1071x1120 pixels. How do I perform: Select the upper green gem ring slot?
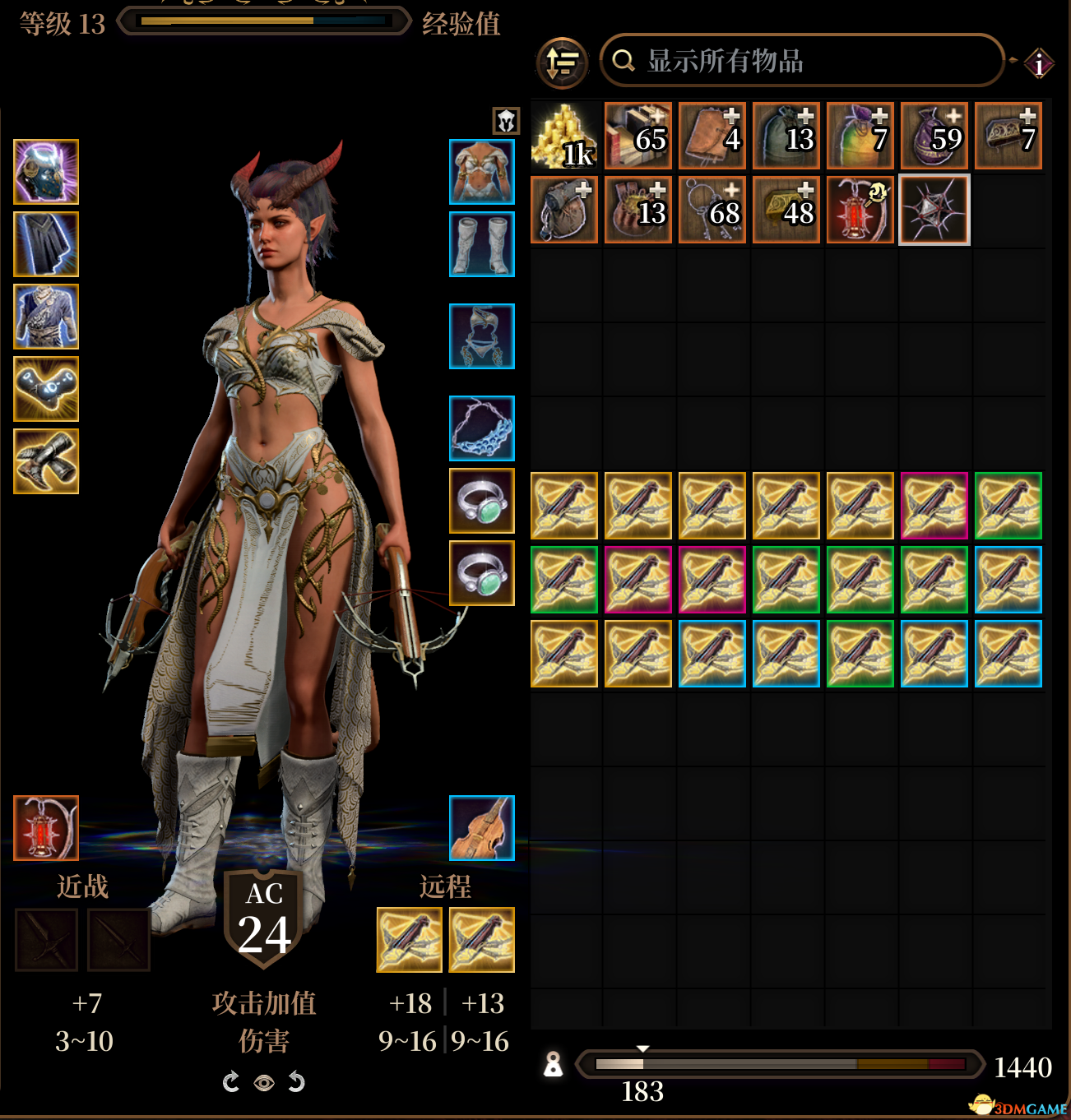[482, 501]
